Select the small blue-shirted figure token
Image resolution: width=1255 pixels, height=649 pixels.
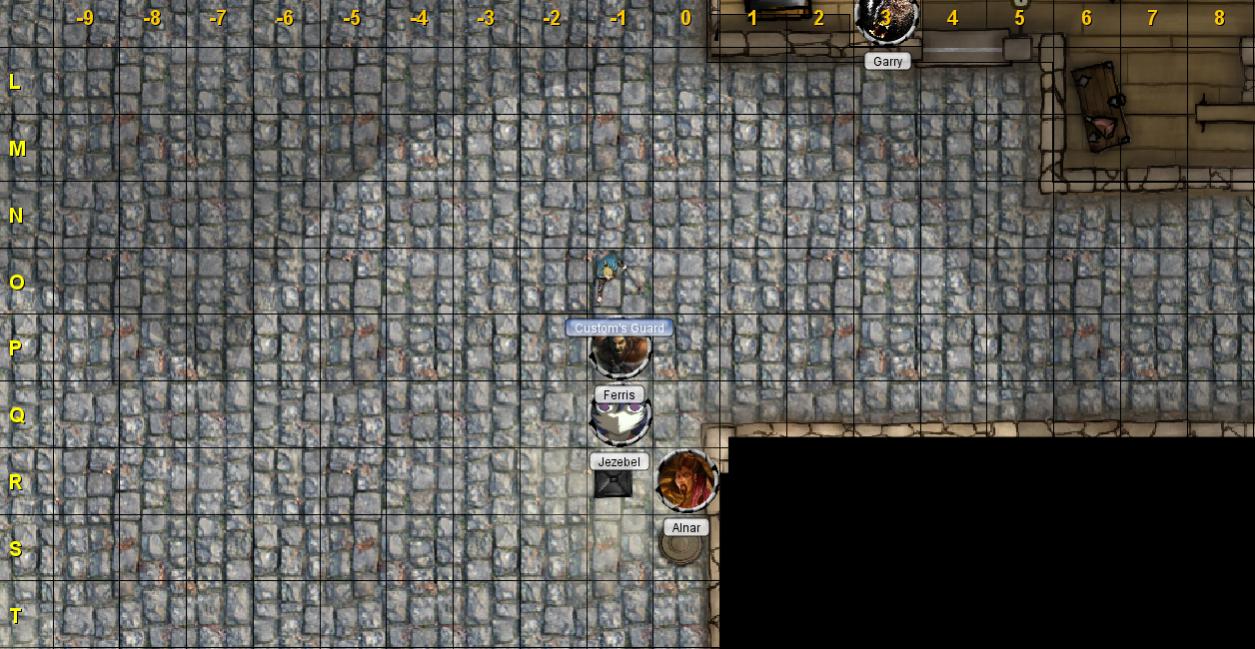click(x=607, y=274)
